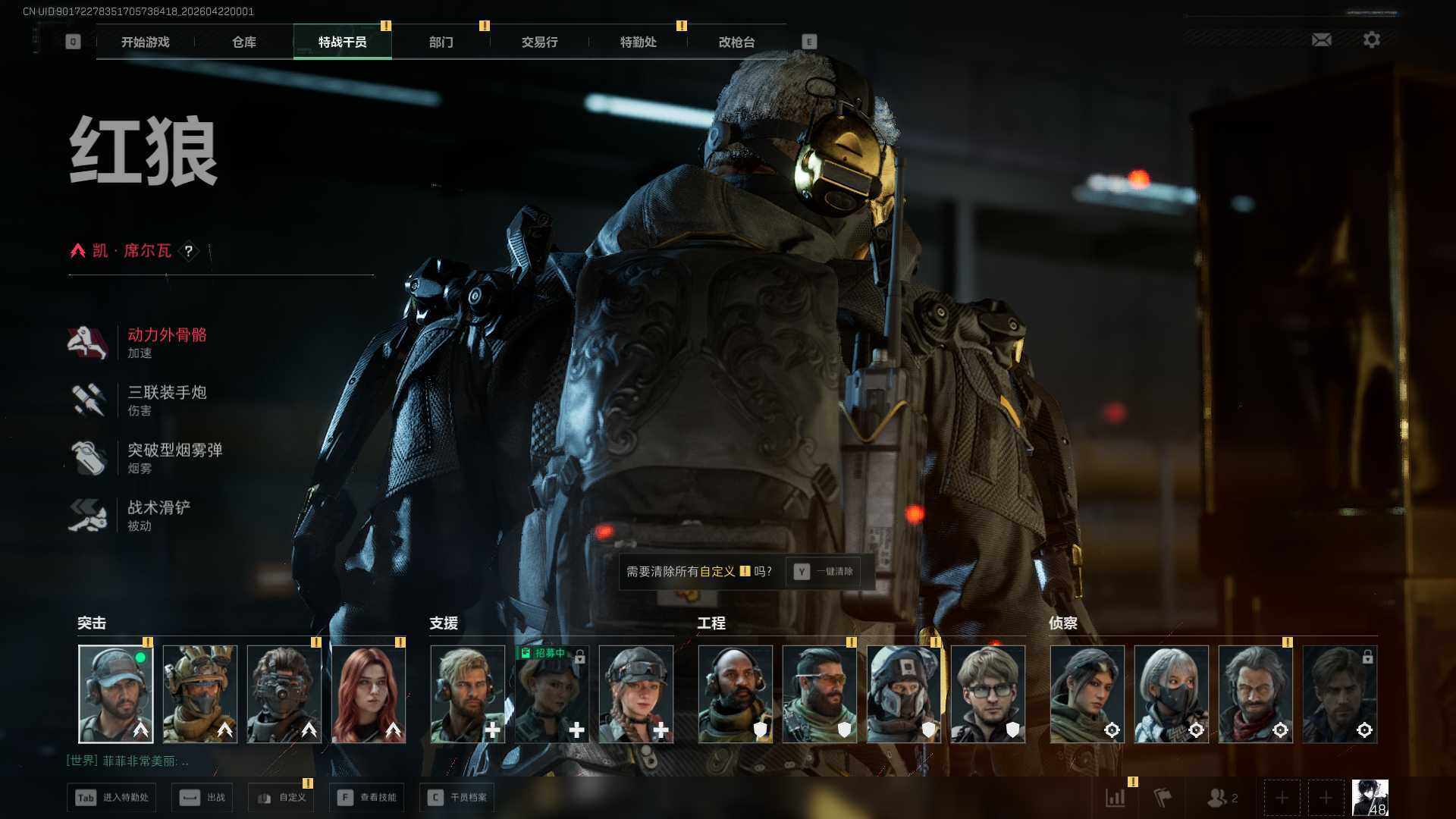Choose the 突破型烟雾弹 skill entry
Image resolution: width=1456 pixels, height=819 pixels.
(x=174, y=457)
